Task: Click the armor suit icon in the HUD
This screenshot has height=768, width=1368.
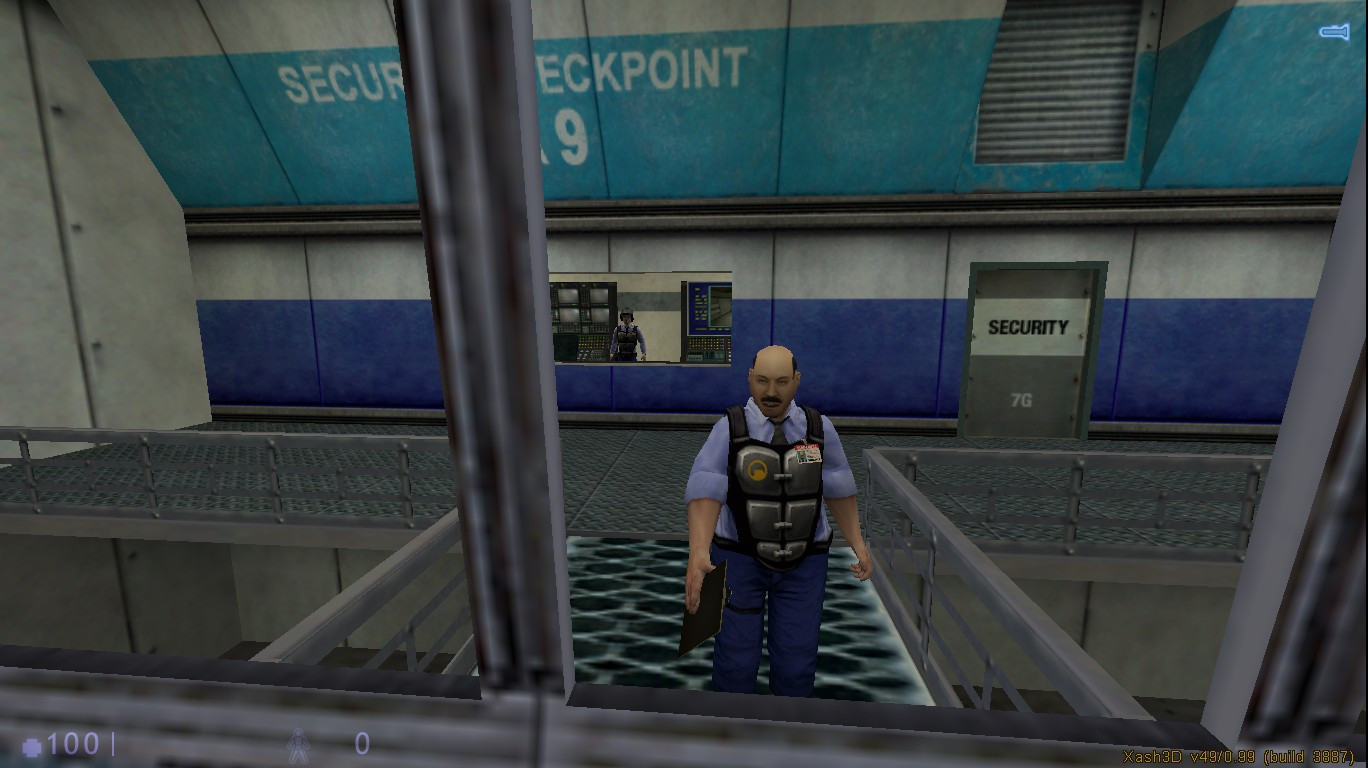Action: click(298, 744)
